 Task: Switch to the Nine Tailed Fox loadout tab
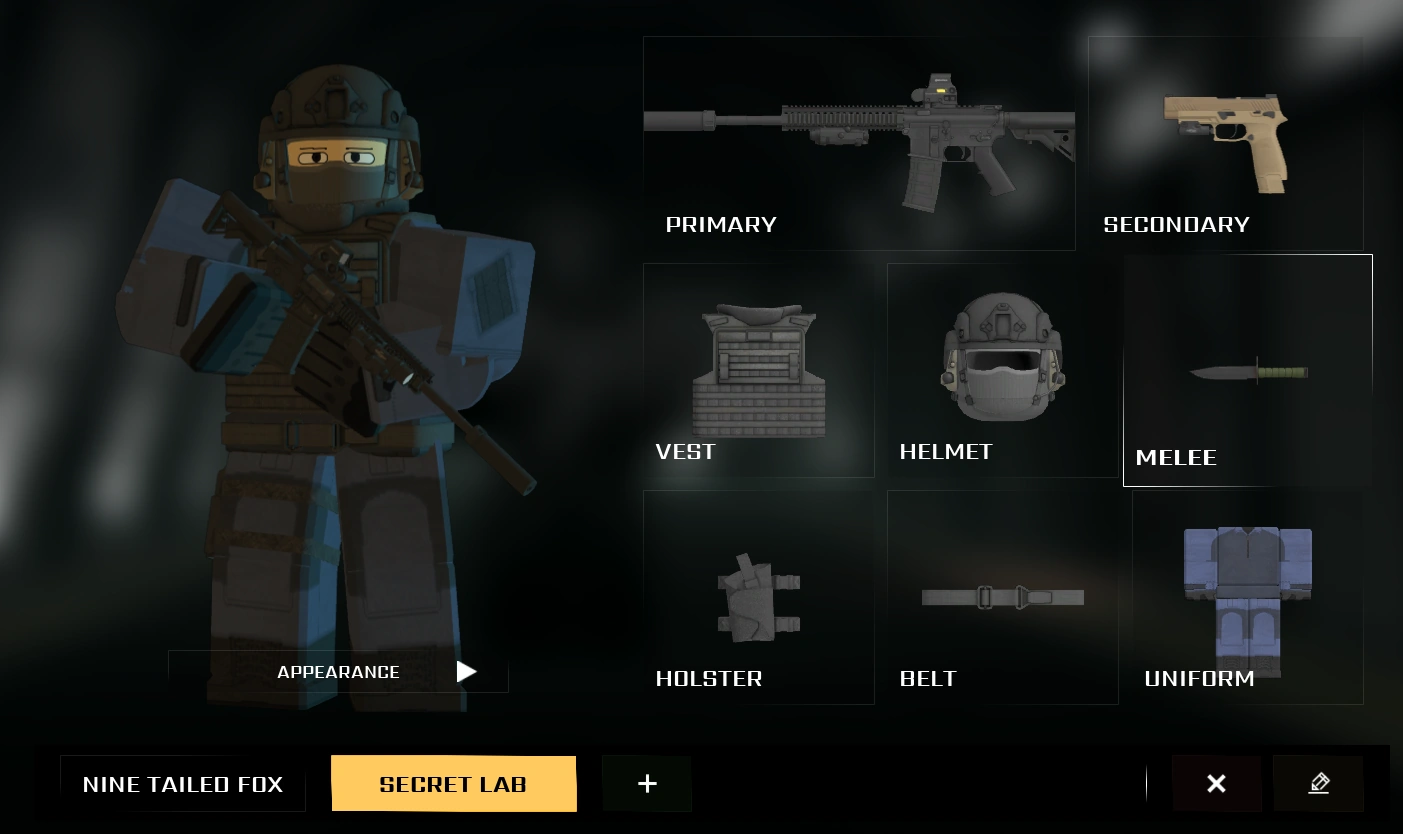click(183, 784)
